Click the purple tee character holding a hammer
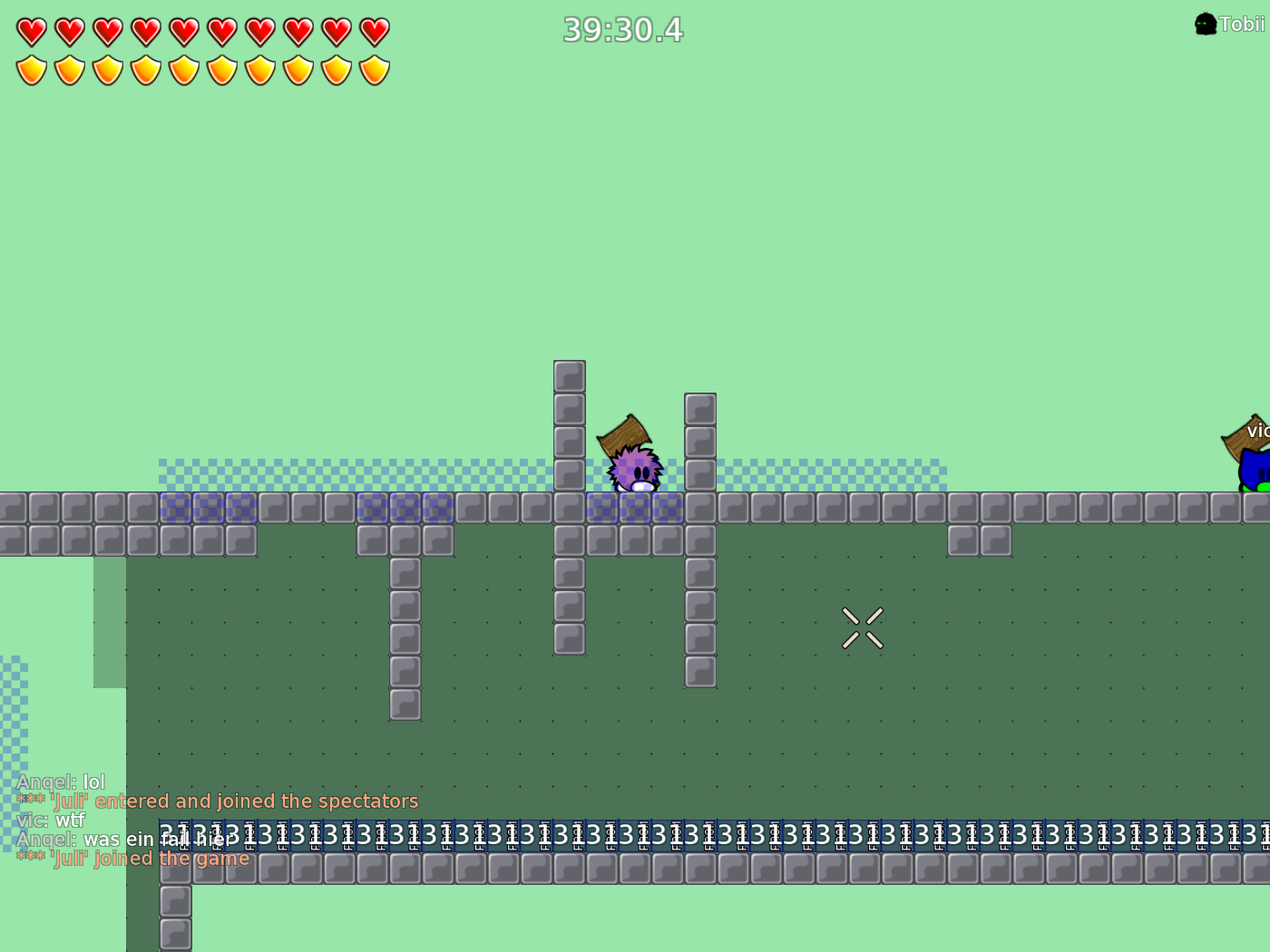Screen dimensions: 1270x952 click(635, 471)
